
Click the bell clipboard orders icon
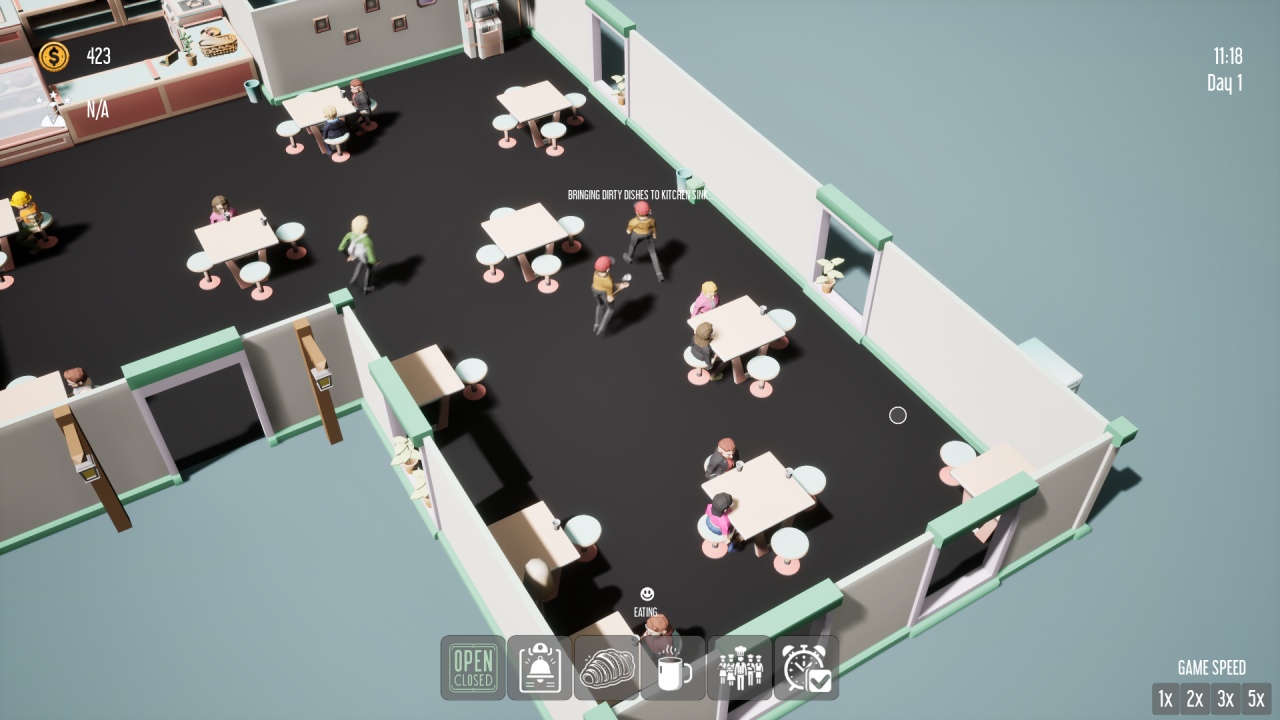coord(538,668)
